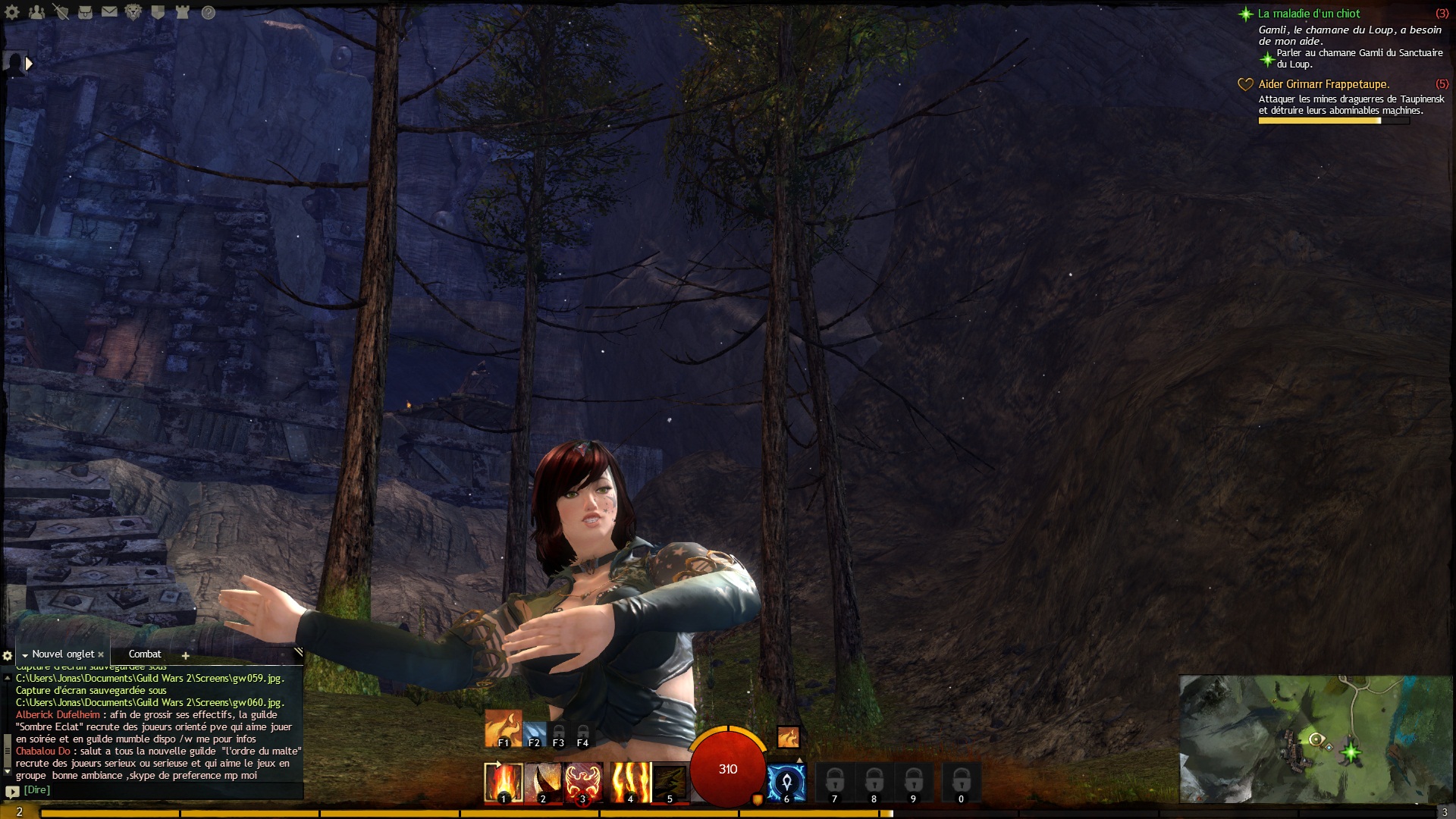Open the inventory bag icon
The height and width of the screenshot is (819, 1456).
85,12
